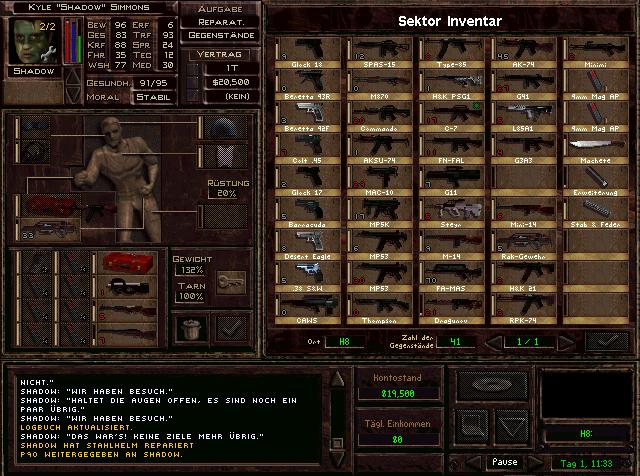
Task: Confirm with the sector inventory checkmark button
Action: click(x=605, y=341)
